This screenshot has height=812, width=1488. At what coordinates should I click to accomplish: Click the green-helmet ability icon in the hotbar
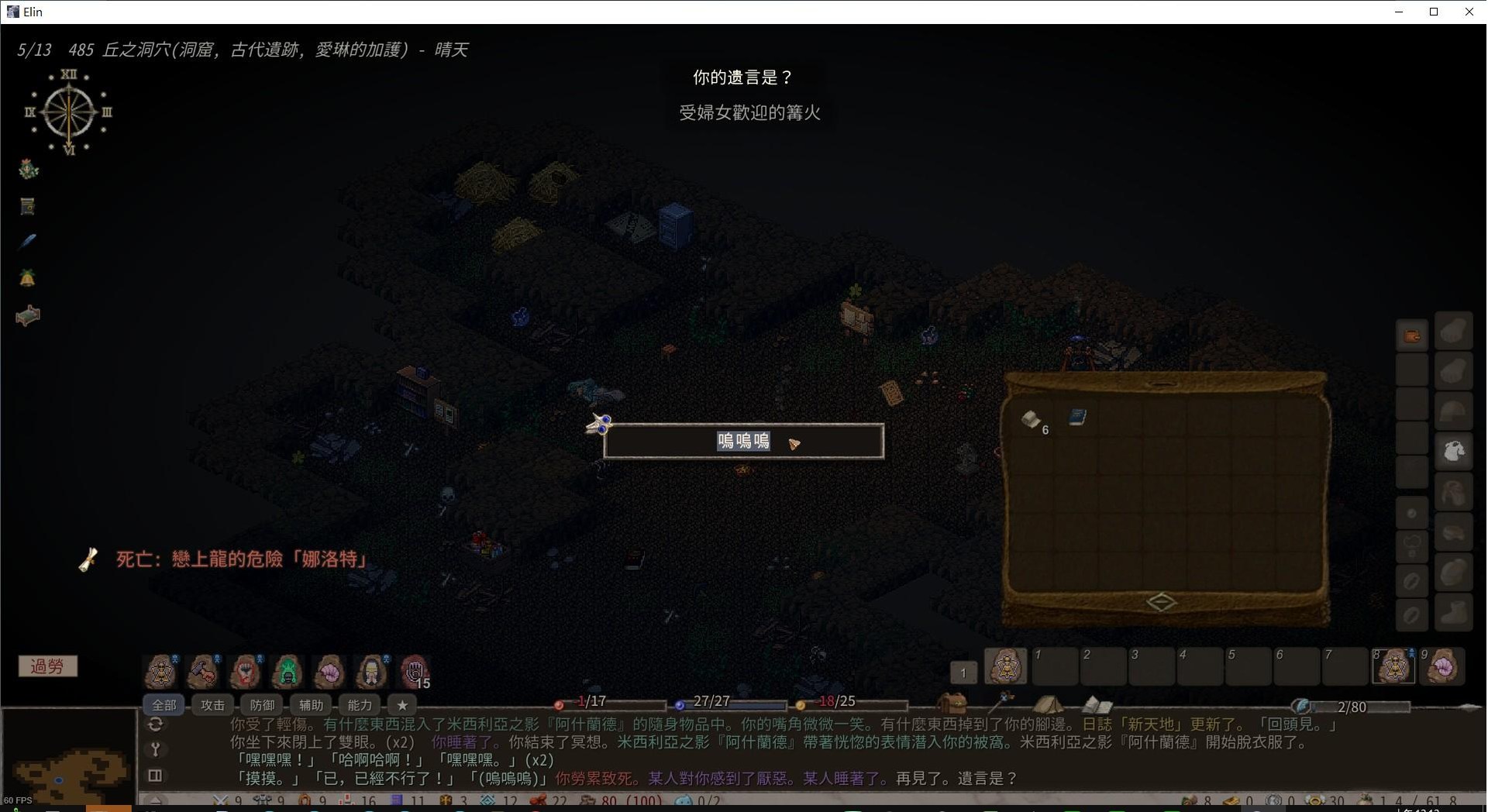coord(288,671)
